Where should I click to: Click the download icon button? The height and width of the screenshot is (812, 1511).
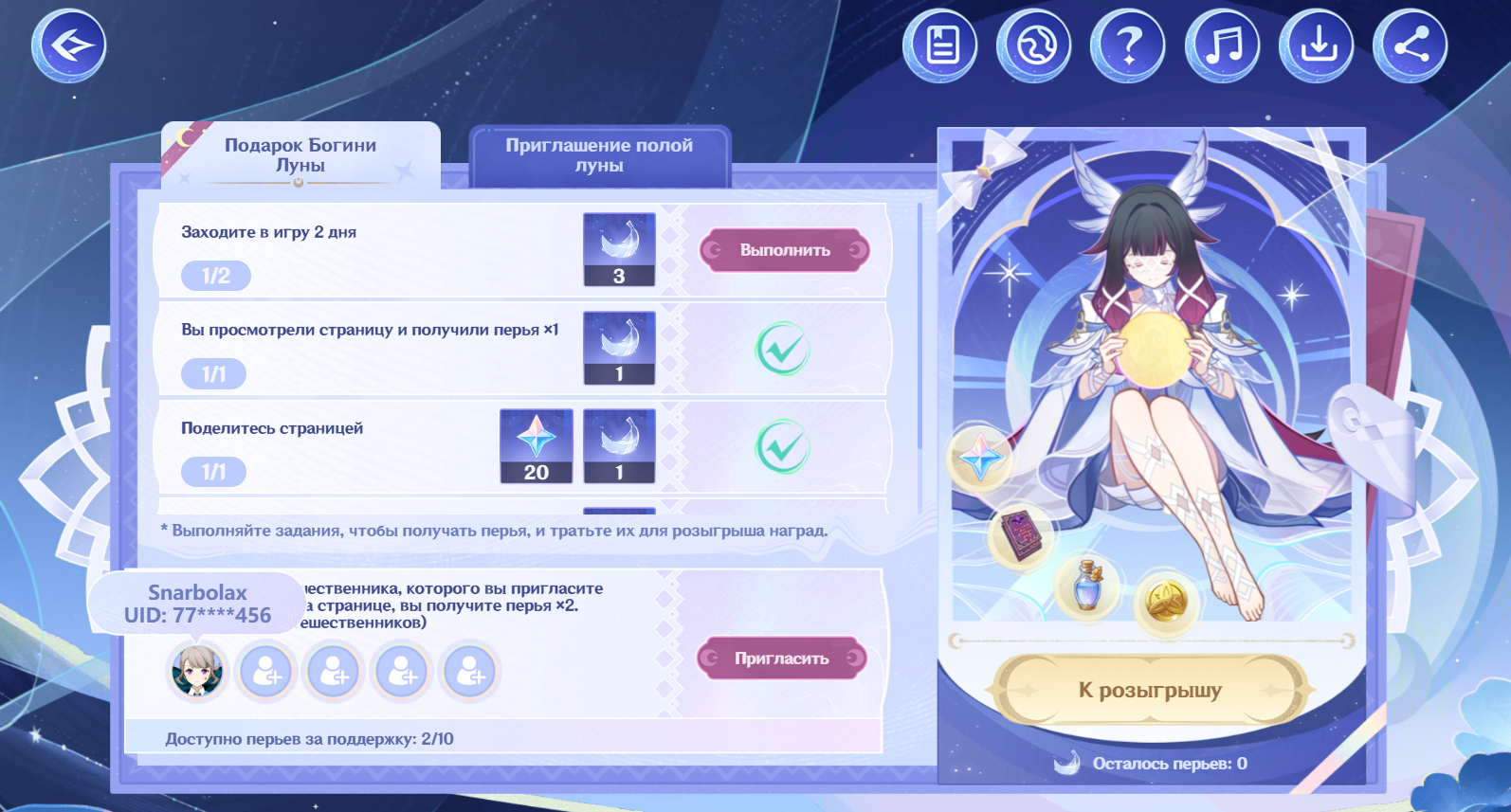click(1317, 45)
